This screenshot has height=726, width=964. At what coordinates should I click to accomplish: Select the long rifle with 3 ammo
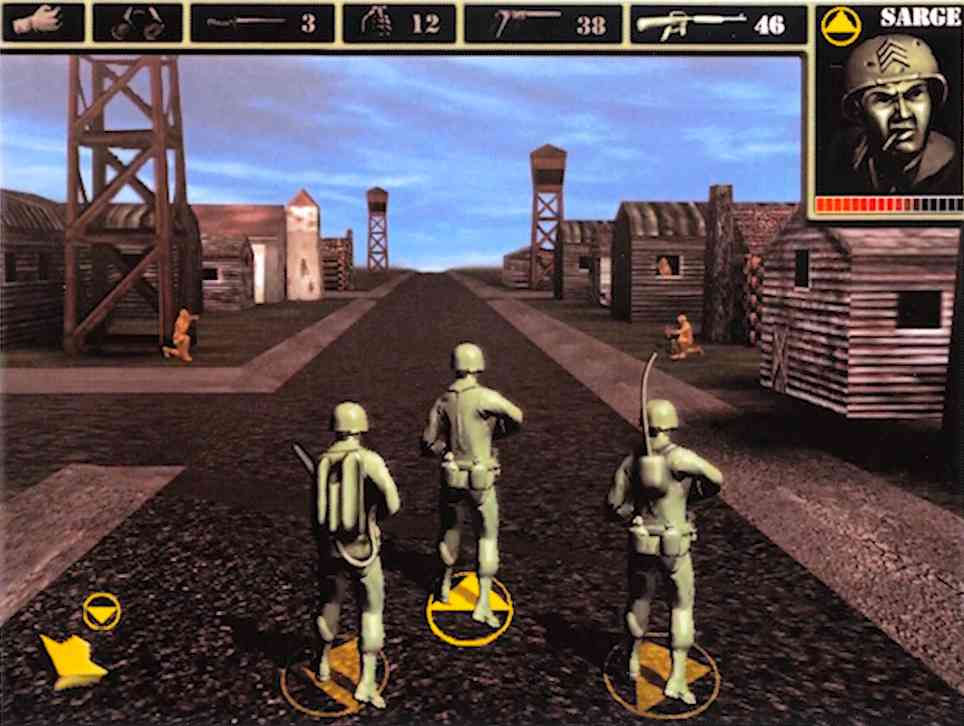coord(262,23)
